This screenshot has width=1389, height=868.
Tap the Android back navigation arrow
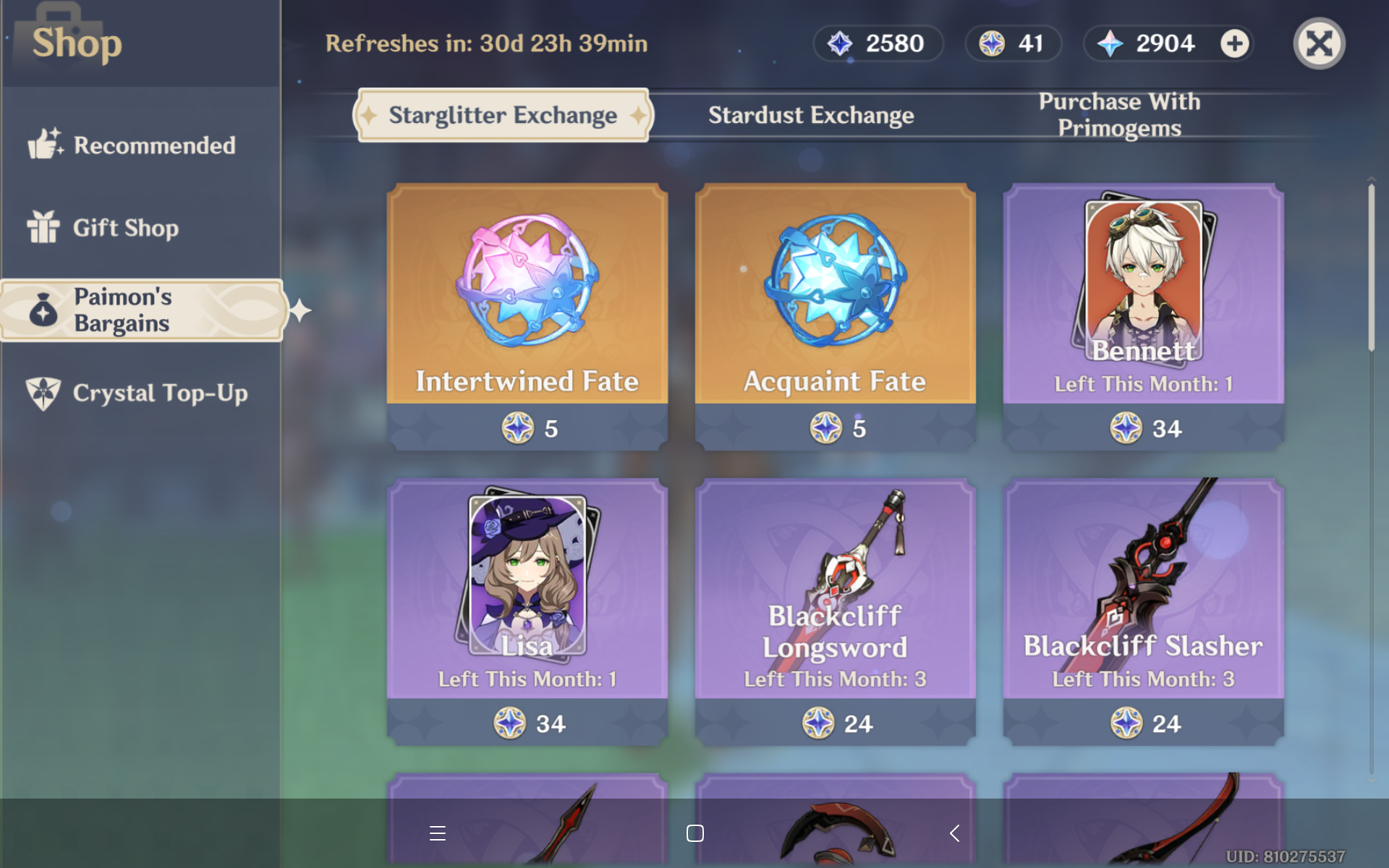pyautogui.click(x=953, y=833)
